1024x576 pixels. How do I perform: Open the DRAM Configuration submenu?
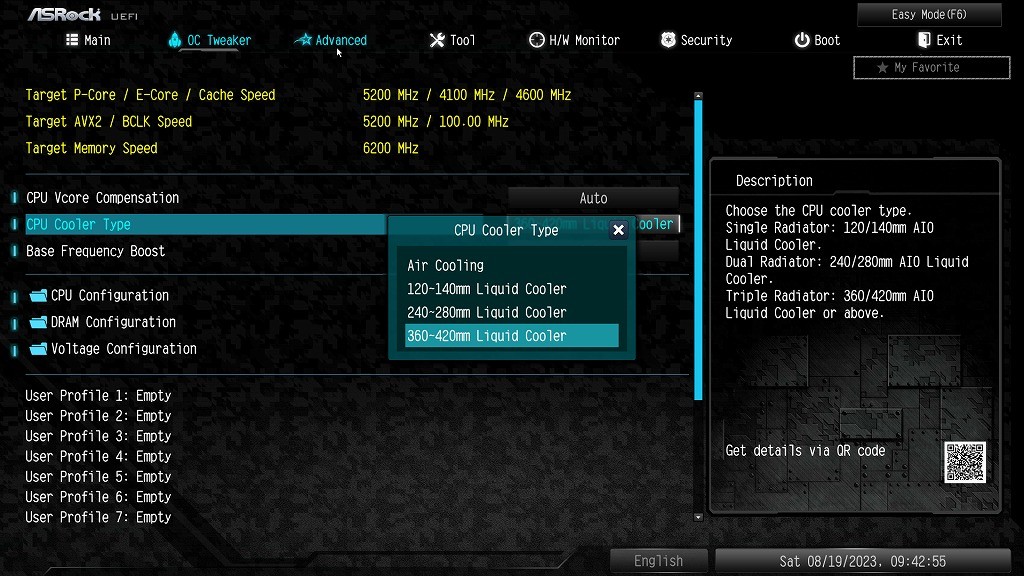click(x=113, y=322)
